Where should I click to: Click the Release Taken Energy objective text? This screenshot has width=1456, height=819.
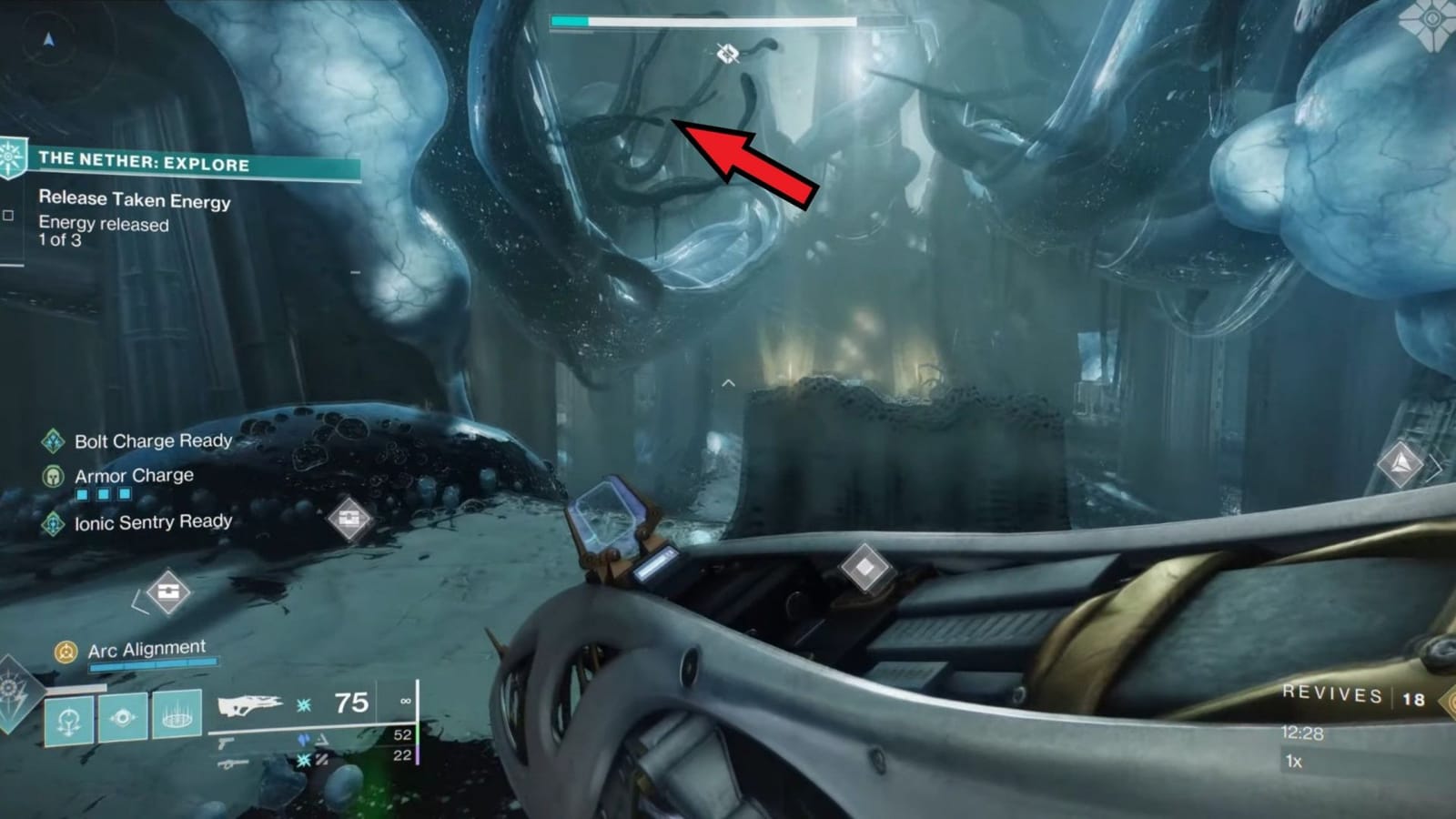[133, 201]
